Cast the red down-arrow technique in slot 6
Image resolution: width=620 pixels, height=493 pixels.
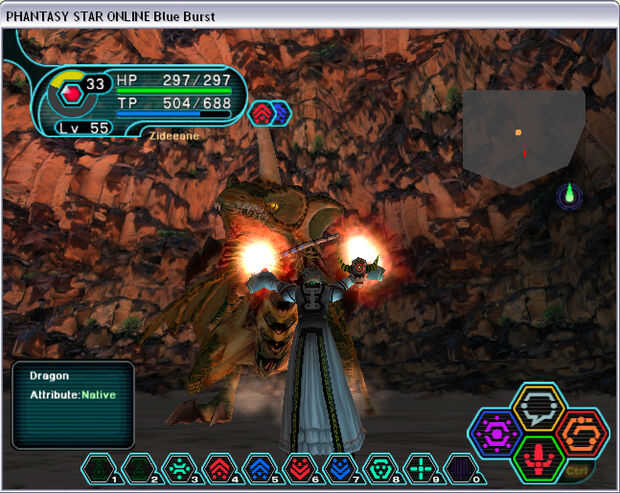[301, 468]
